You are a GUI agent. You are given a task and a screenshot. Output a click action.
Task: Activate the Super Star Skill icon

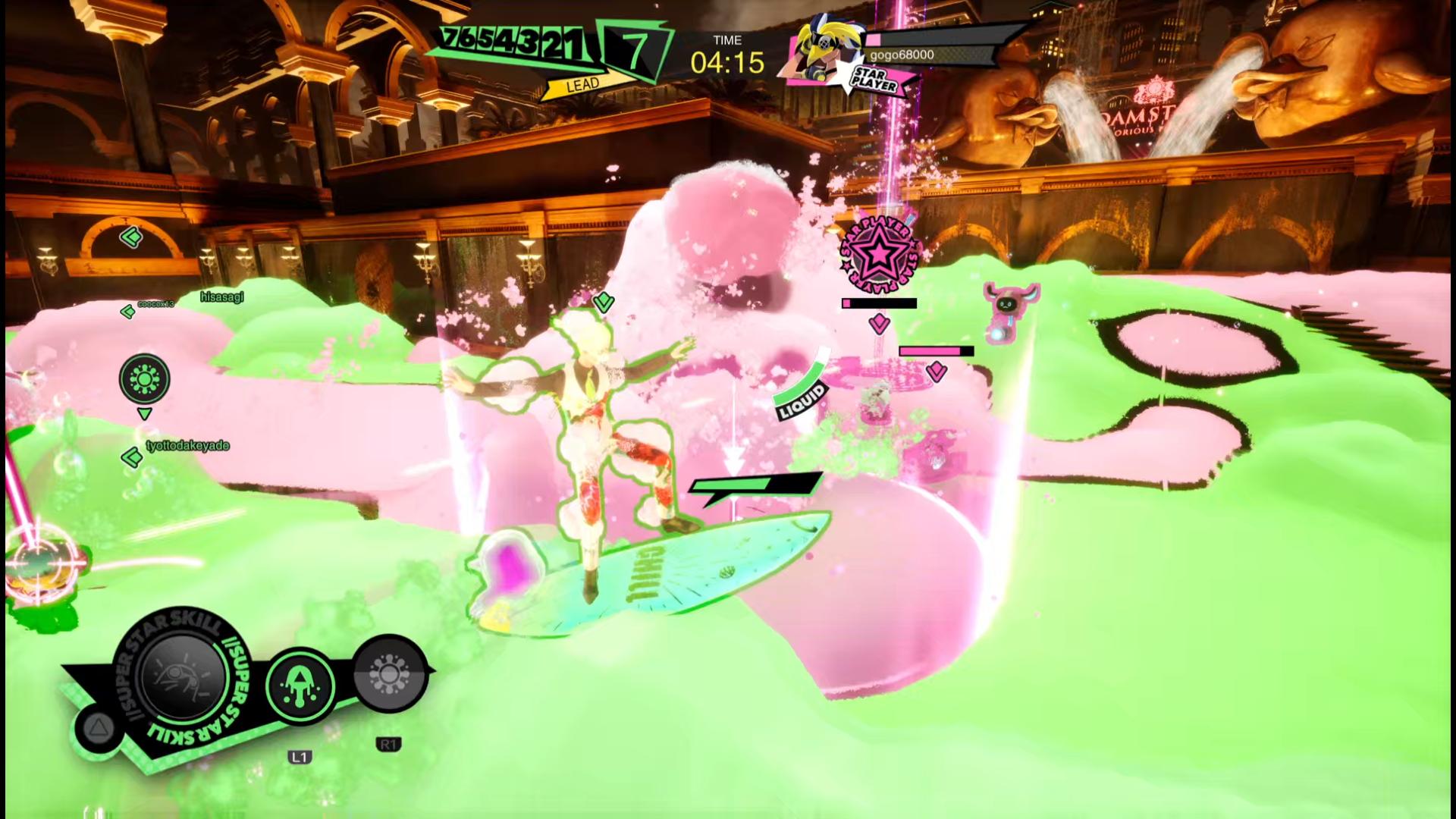pos(183,674)
